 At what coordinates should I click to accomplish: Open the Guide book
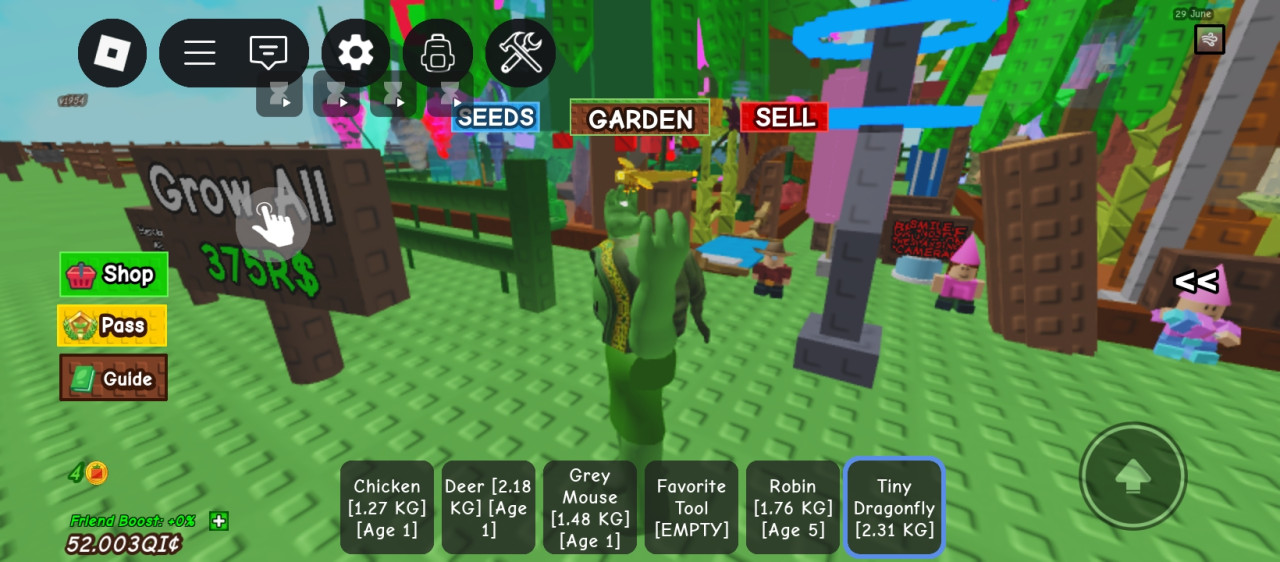click(113, 378)
